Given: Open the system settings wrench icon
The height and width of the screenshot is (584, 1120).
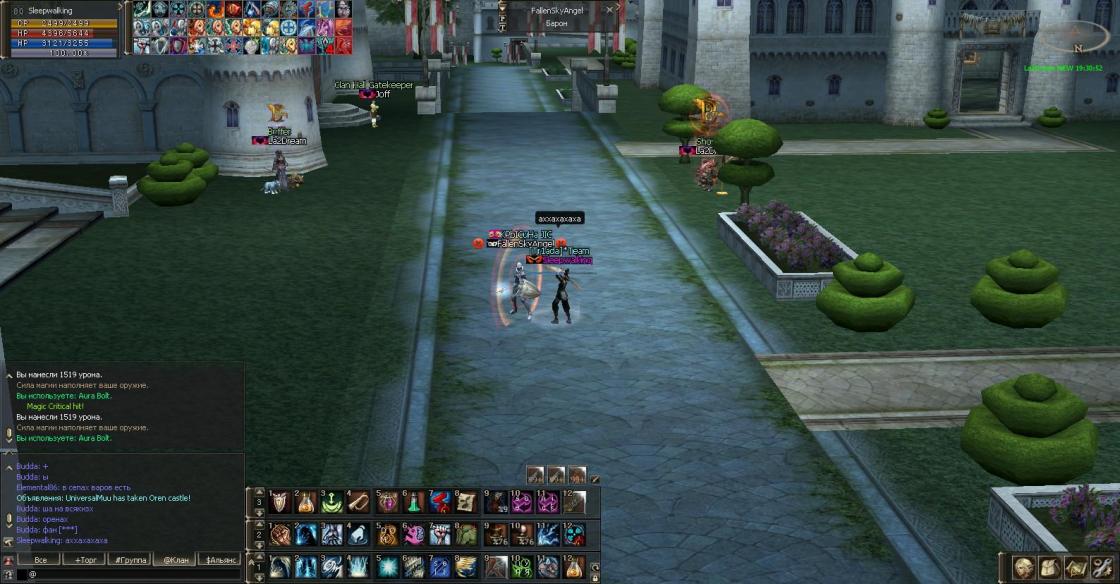Looking at the screenshot, I should (x=1101, y=567).
